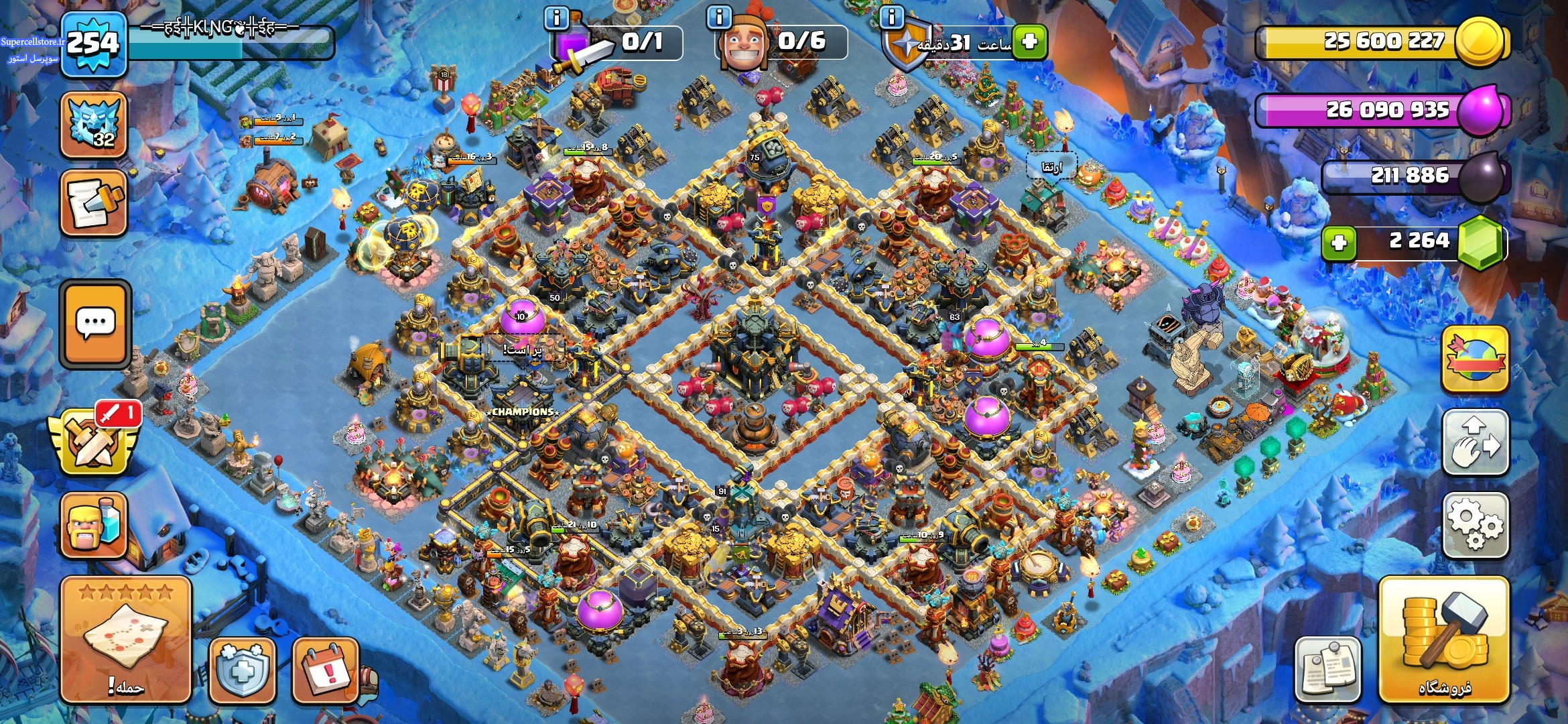Open the battle log scroll and sword icon

pos(94,203)
